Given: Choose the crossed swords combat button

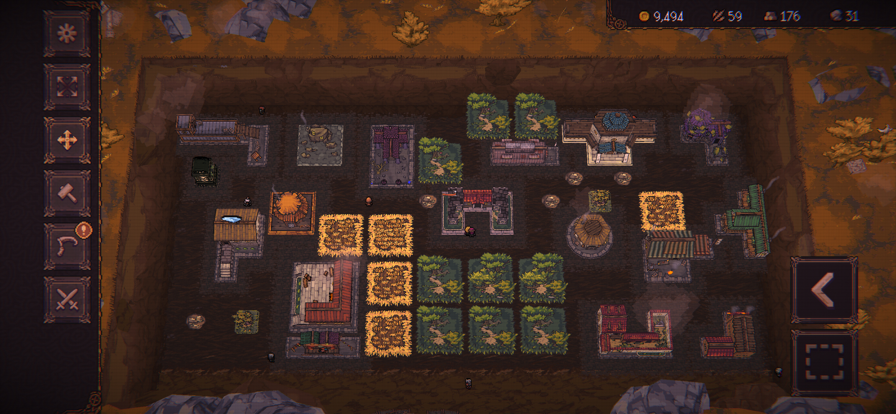Looking at the screenshot, I should point(67,298).
